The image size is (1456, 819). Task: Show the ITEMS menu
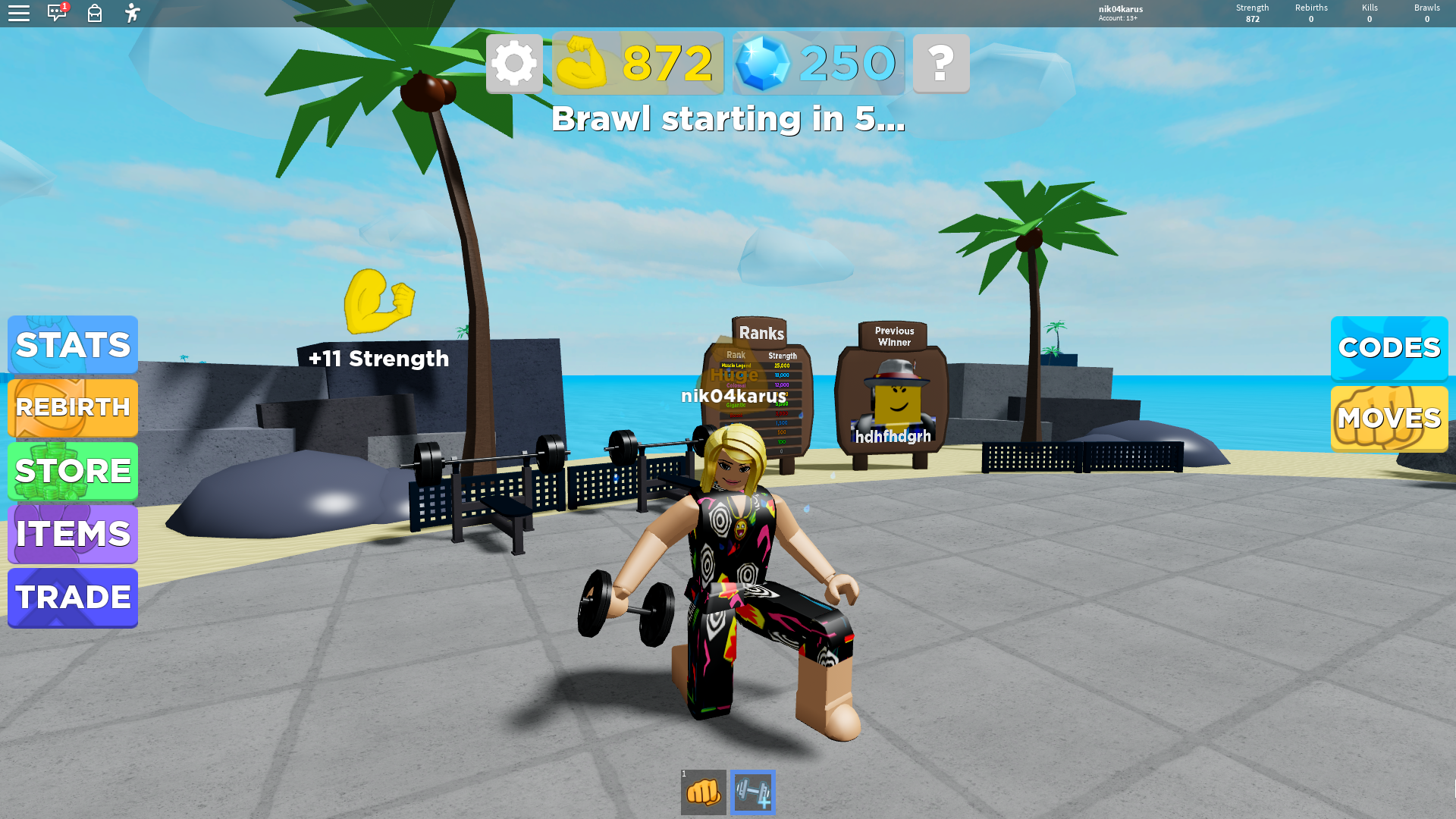tap(73, 534)
